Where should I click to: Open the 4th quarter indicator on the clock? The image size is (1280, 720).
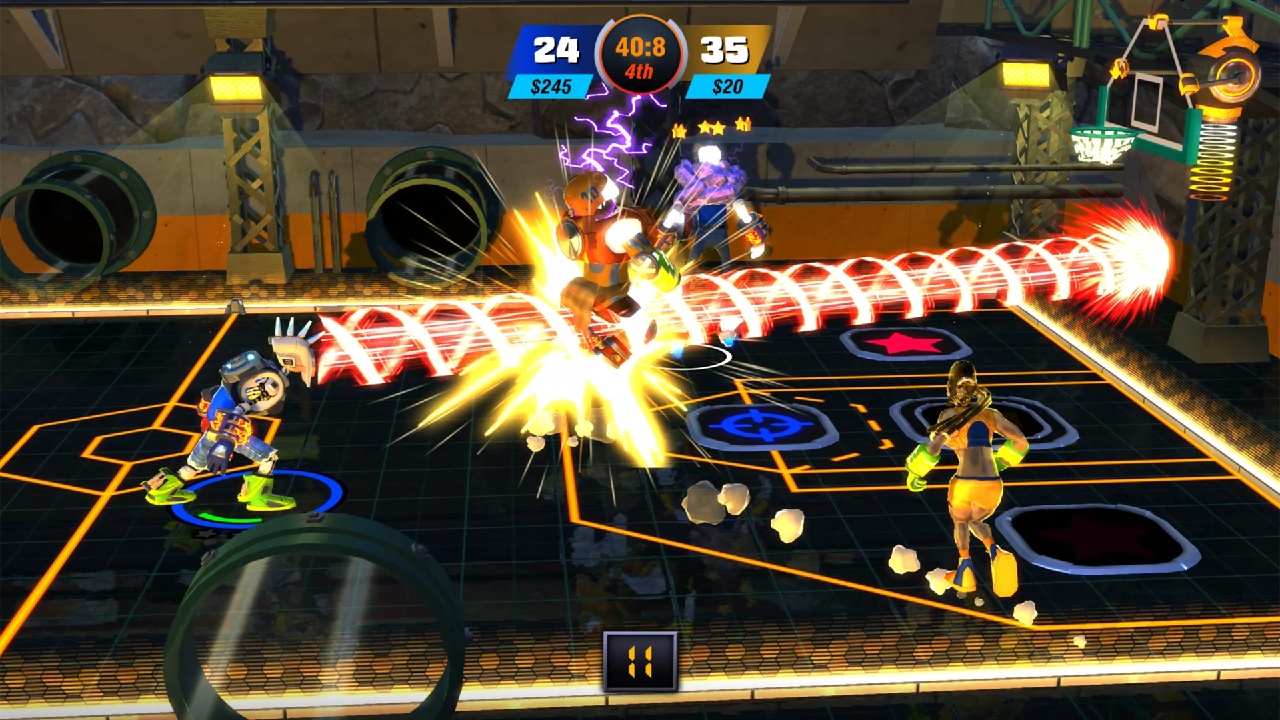pos(639,67)
